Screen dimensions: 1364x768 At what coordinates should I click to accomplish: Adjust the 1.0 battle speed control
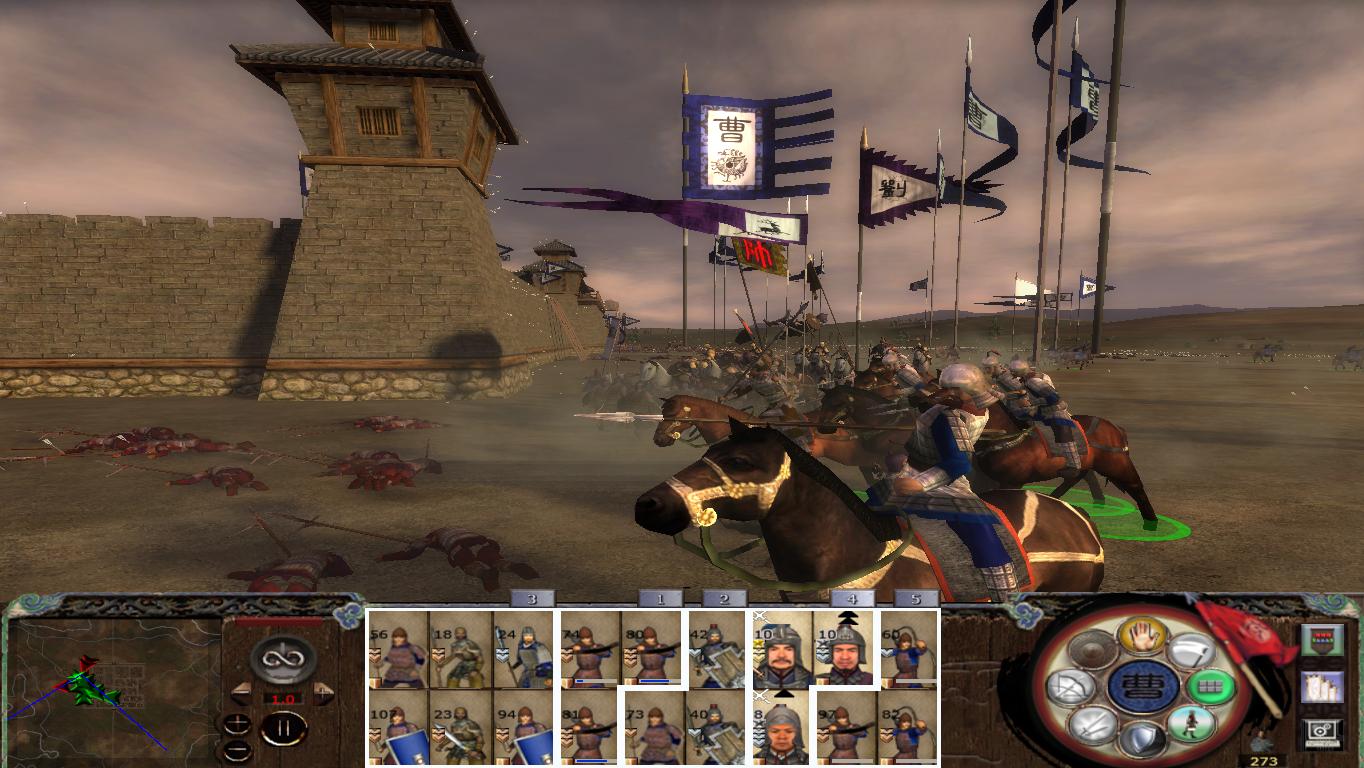click(285, 698)
